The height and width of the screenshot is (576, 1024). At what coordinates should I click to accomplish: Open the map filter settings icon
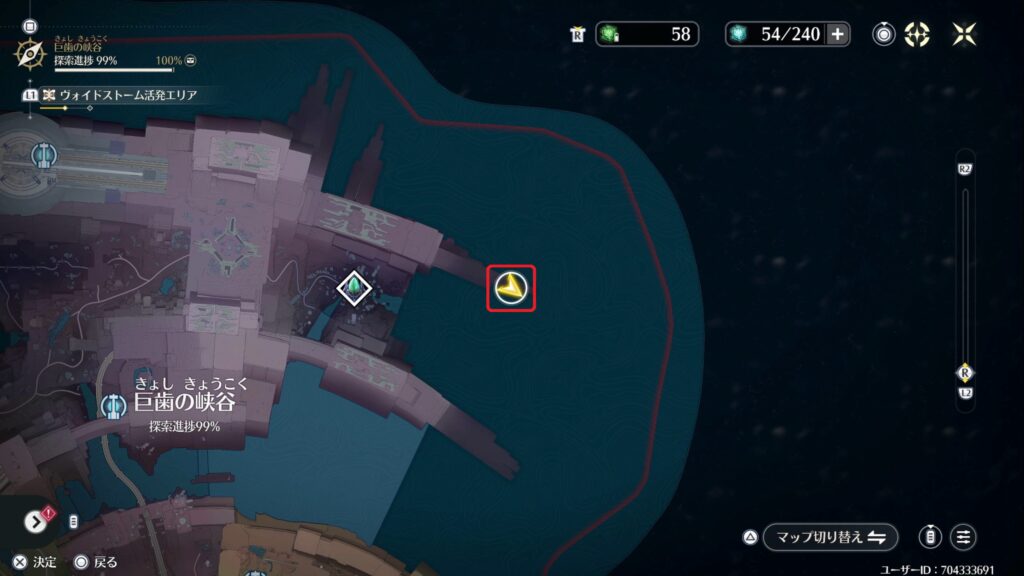pyautogui.click(x=963, y=537)
